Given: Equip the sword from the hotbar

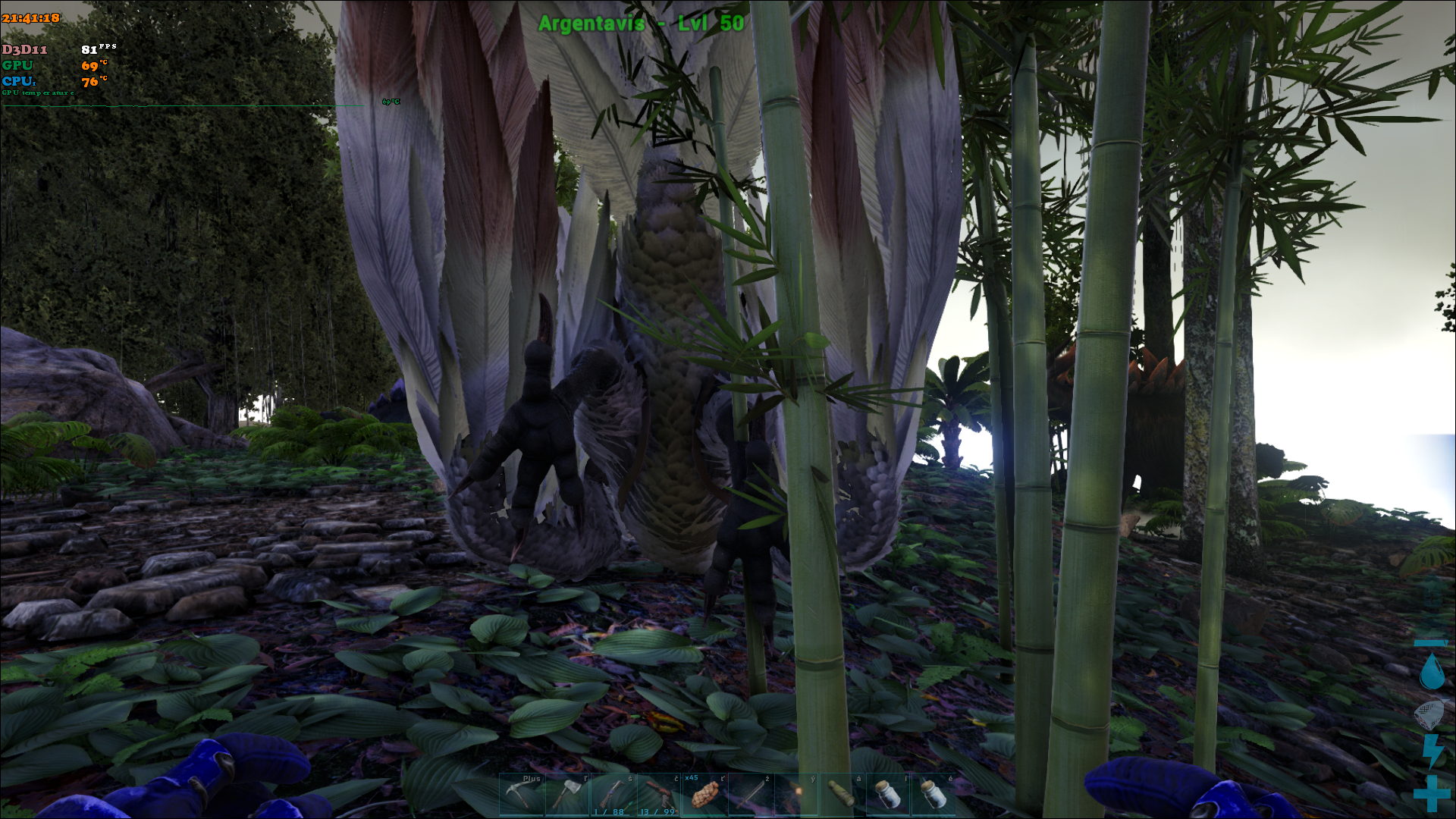Looking at the screenshot, I should [751, 795].
